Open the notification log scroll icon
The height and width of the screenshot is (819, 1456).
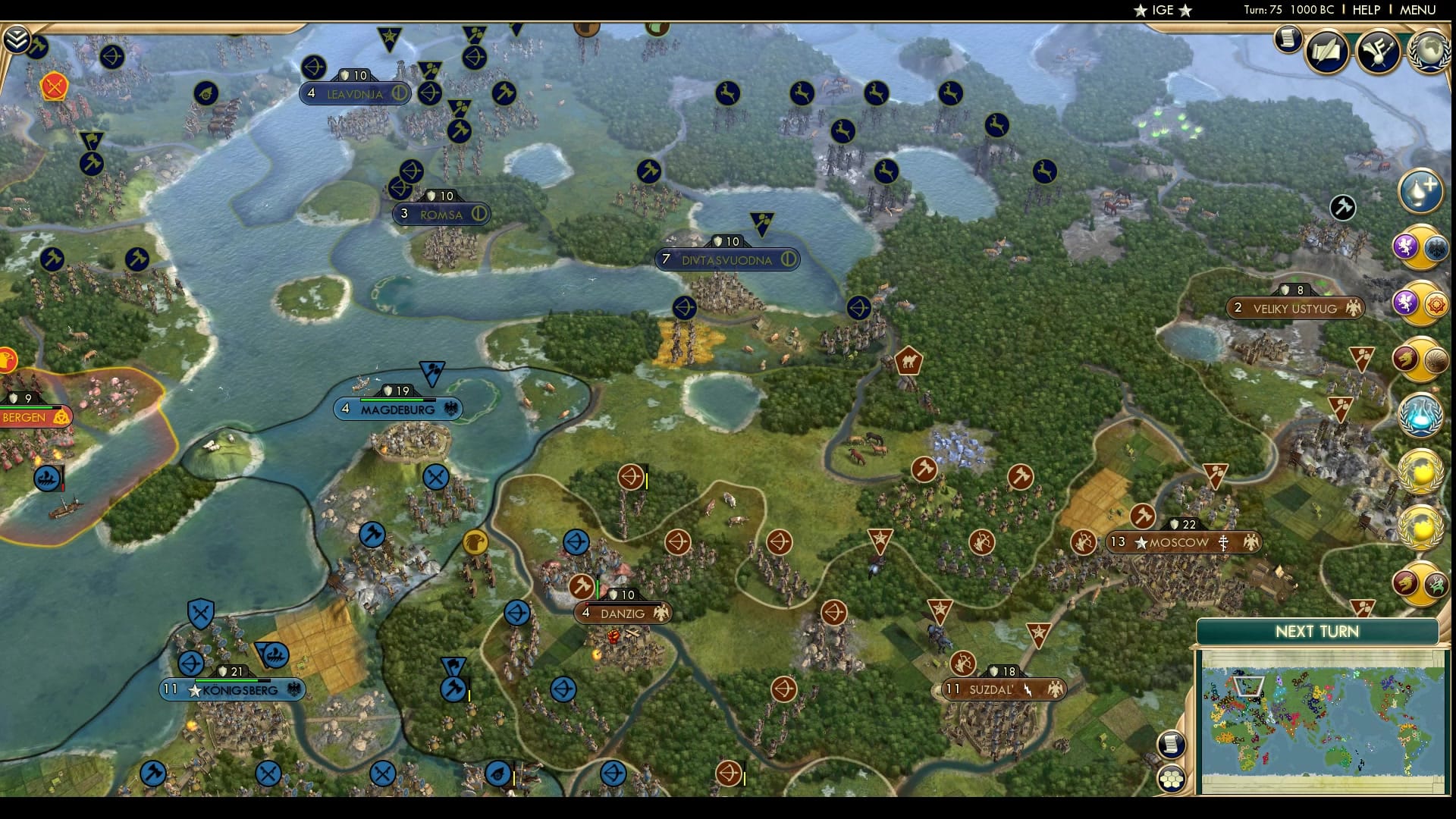(1288, 40)
